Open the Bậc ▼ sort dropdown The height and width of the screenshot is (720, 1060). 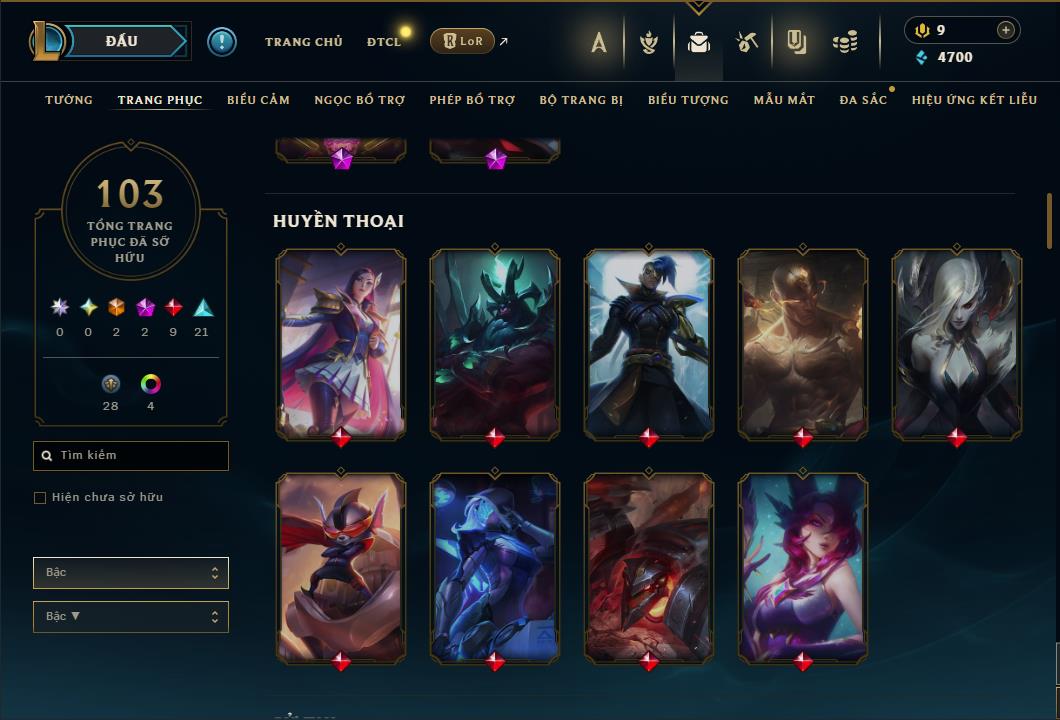[x=131, y=617]
